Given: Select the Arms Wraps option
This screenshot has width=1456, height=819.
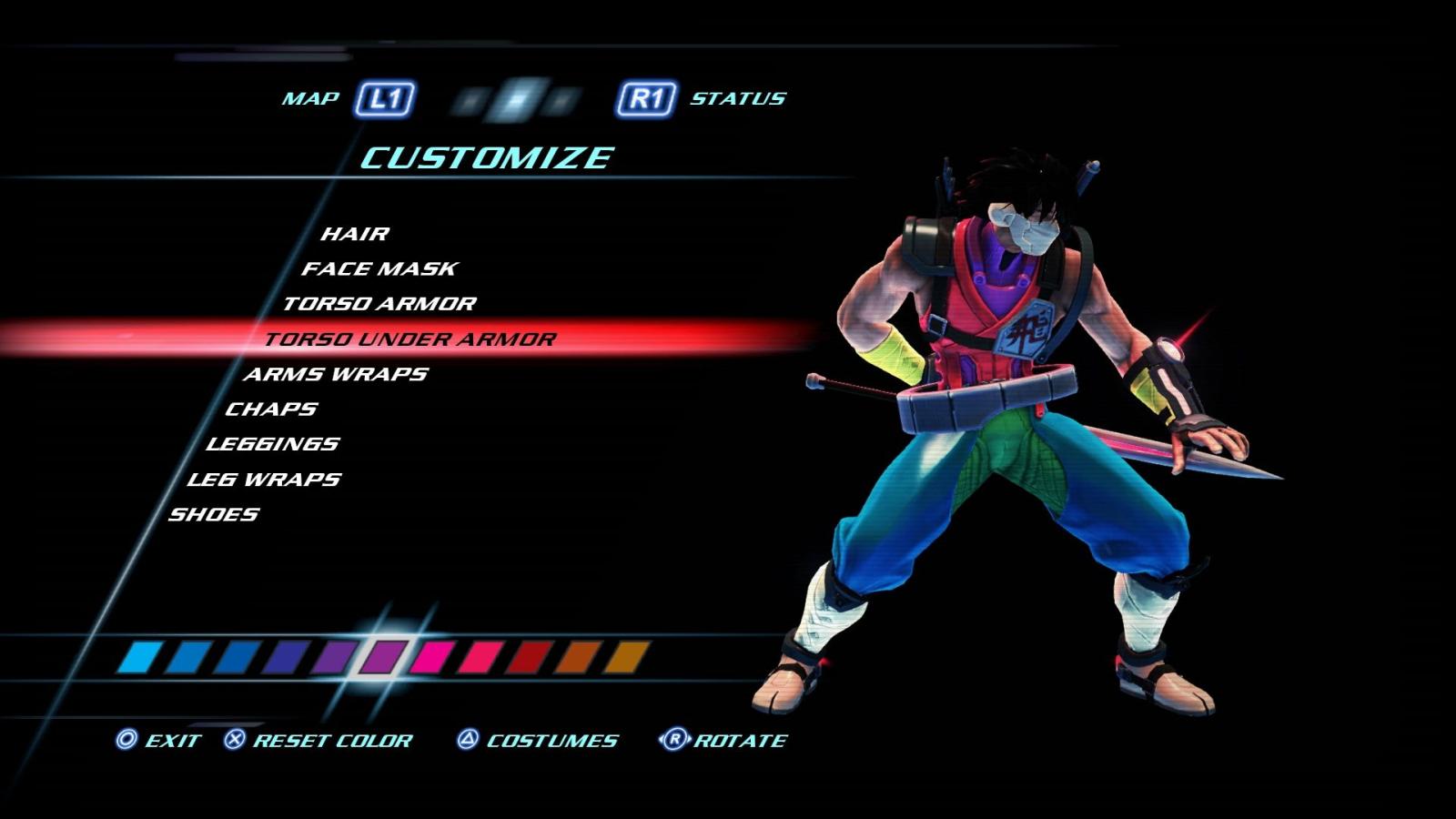Looking at the screenshot, I should 337,373.
